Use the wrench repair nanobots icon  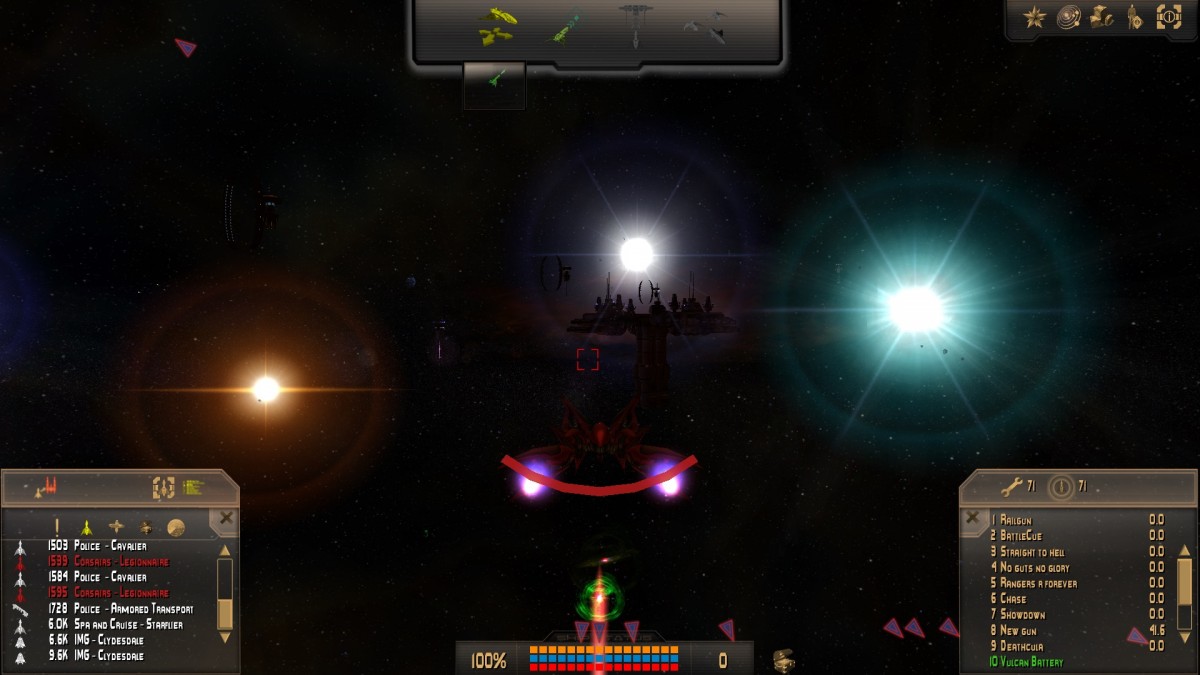(x=1011, y=487)
